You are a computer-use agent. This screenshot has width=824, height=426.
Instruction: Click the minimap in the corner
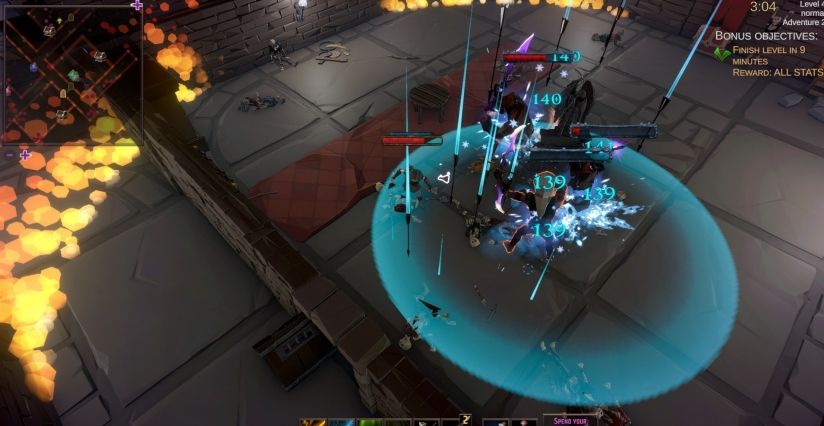70,70
